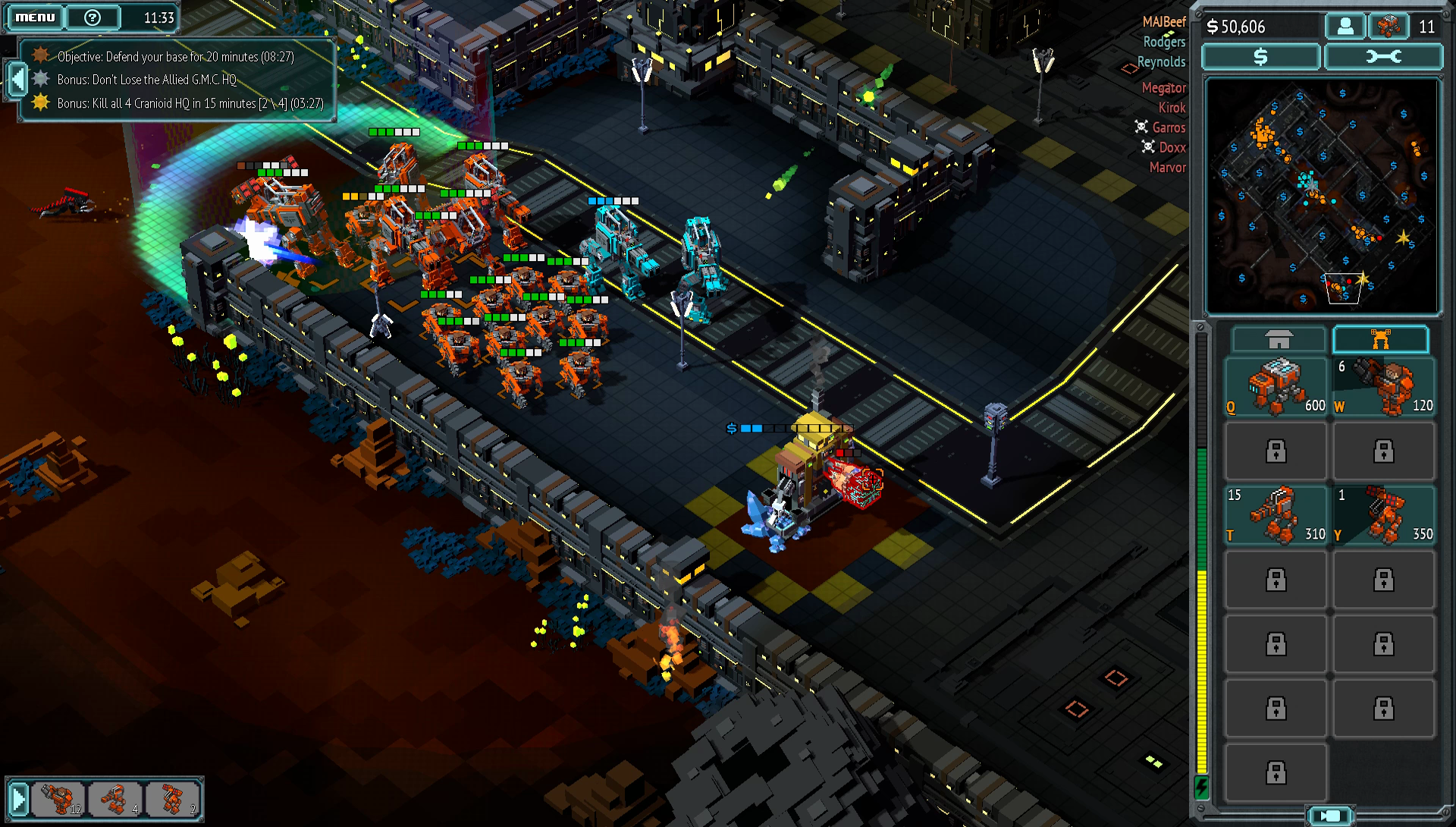Image resolution: width=1456 pixels, height=827 pixels.
Task: Collapse the objectives panel with the arrow
Action: click(x=16, y=80)
